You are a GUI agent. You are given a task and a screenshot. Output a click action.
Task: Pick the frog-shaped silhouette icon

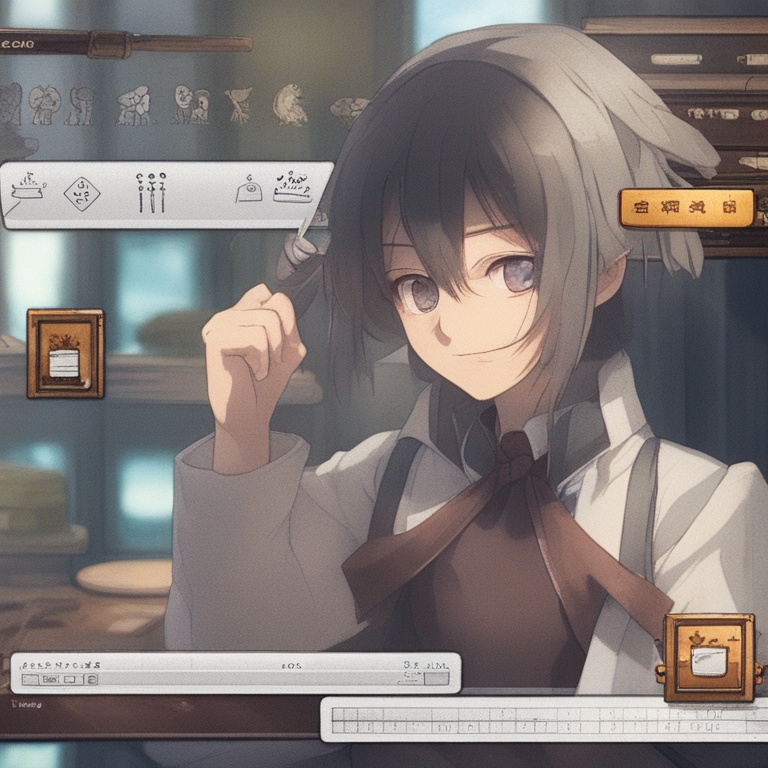tap(291, 105)
